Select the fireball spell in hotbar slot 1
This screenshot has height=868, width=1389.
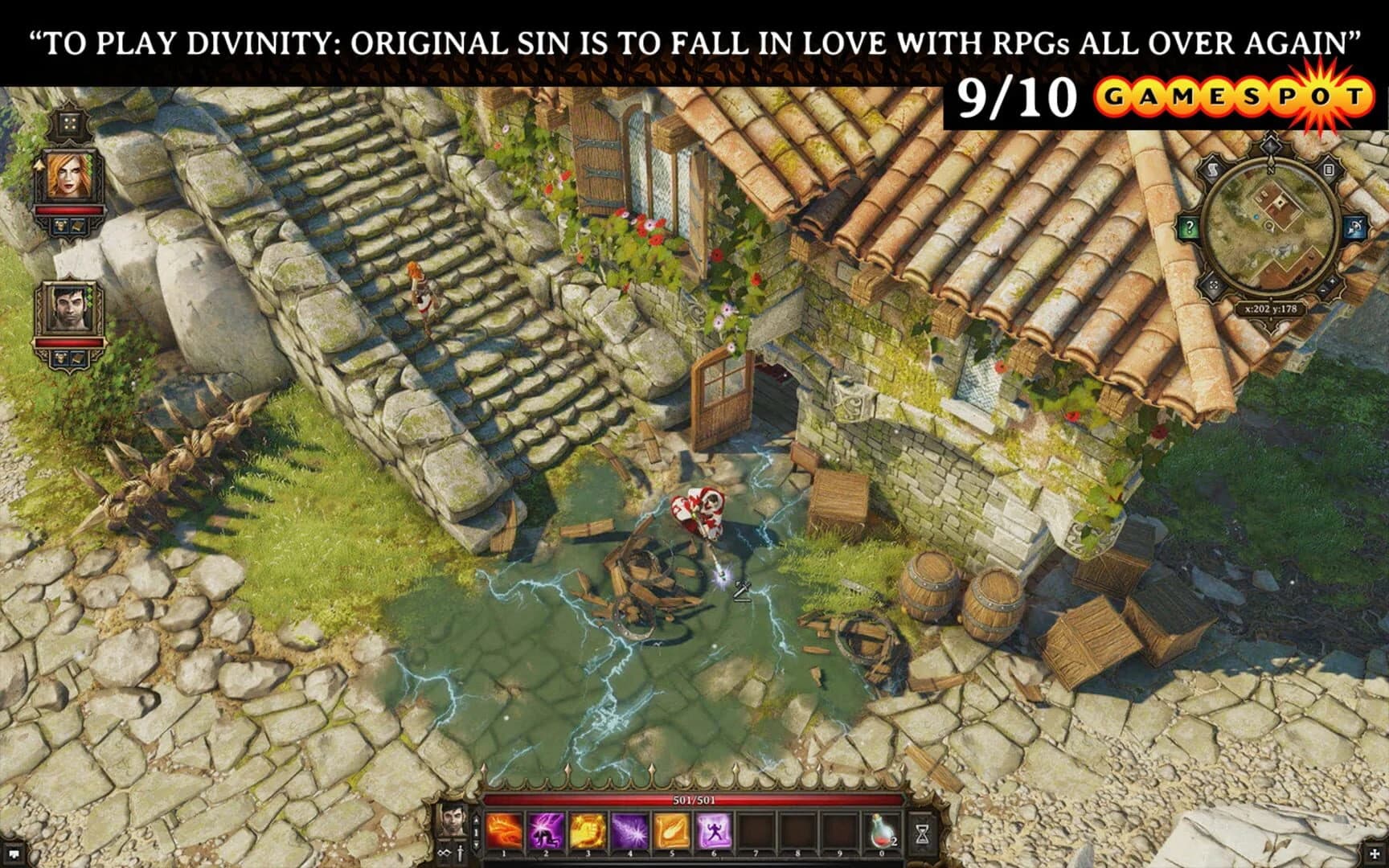click(x=502, y=832)
